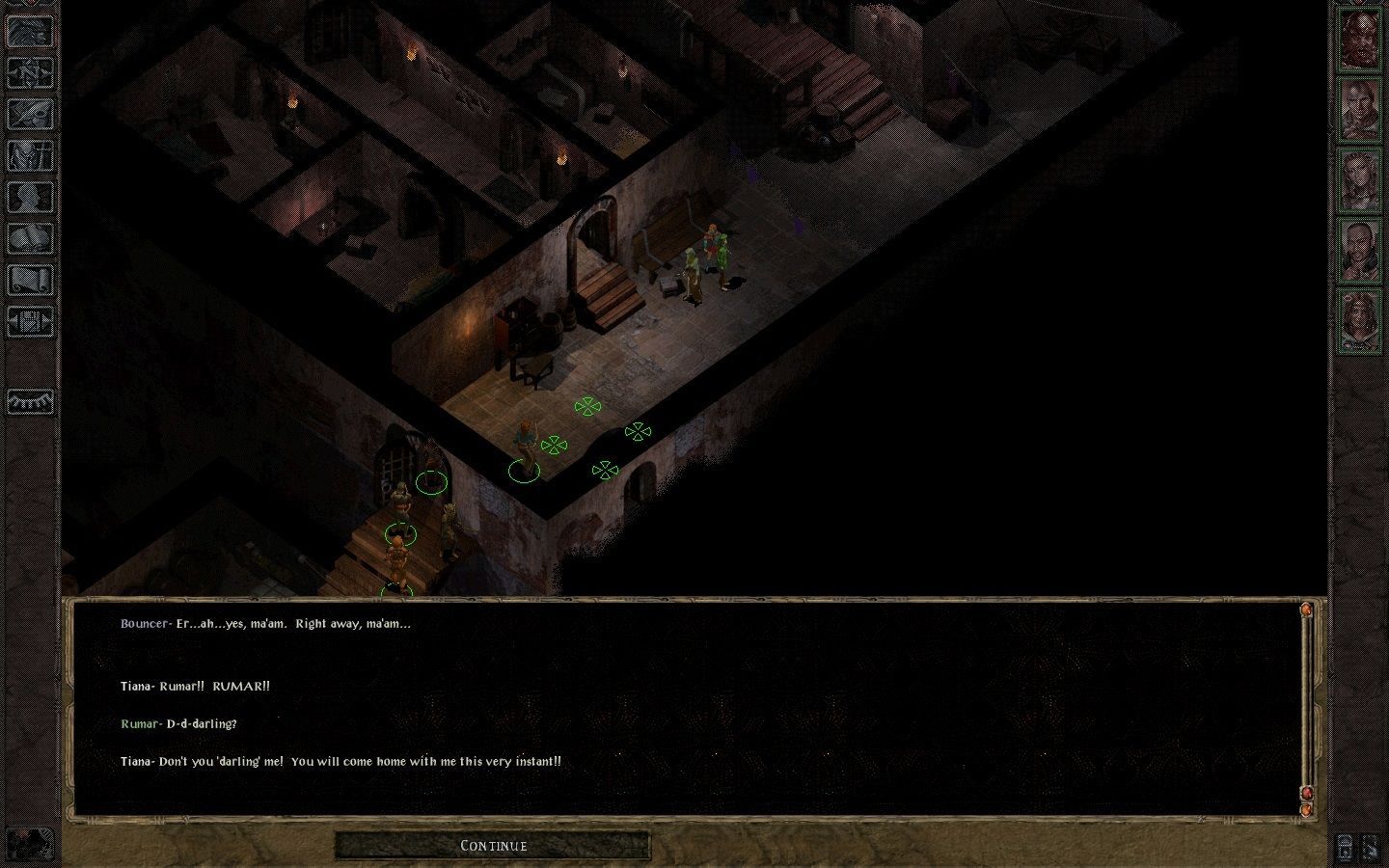Select the headband-wearing woman's portrait
The height and width of the screenshot is (868, 1389).
tap(1359, 320)
